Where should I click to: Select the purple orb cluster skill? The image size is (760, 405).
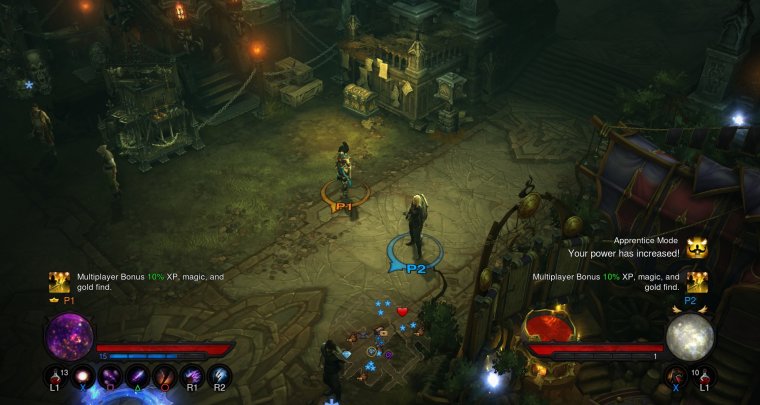point(109,378)
